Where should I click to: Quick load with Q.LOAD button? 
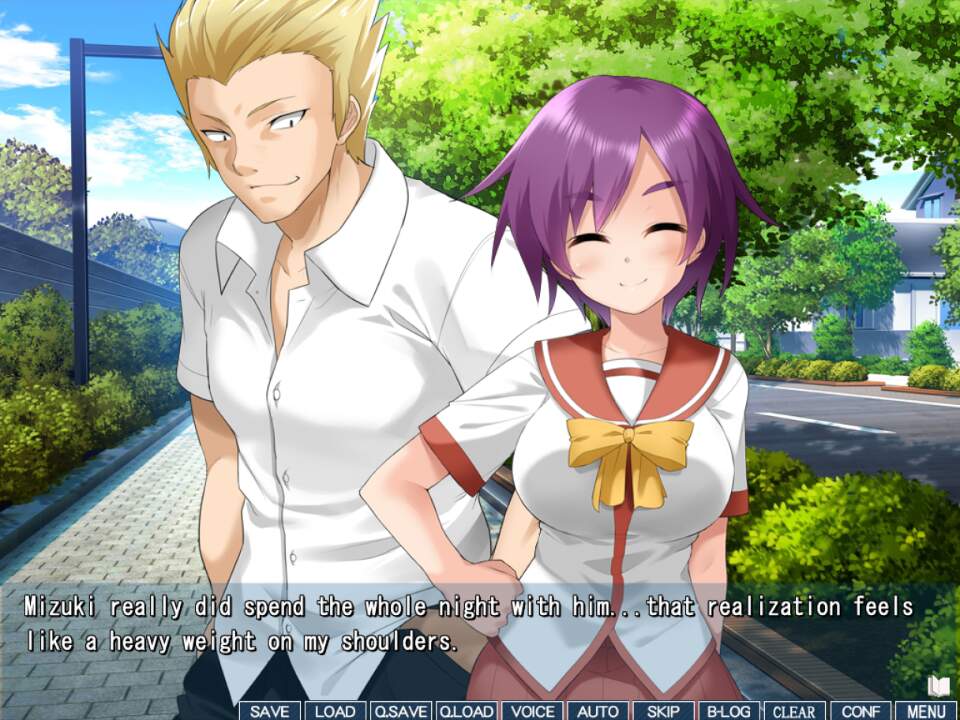[466, 711]
